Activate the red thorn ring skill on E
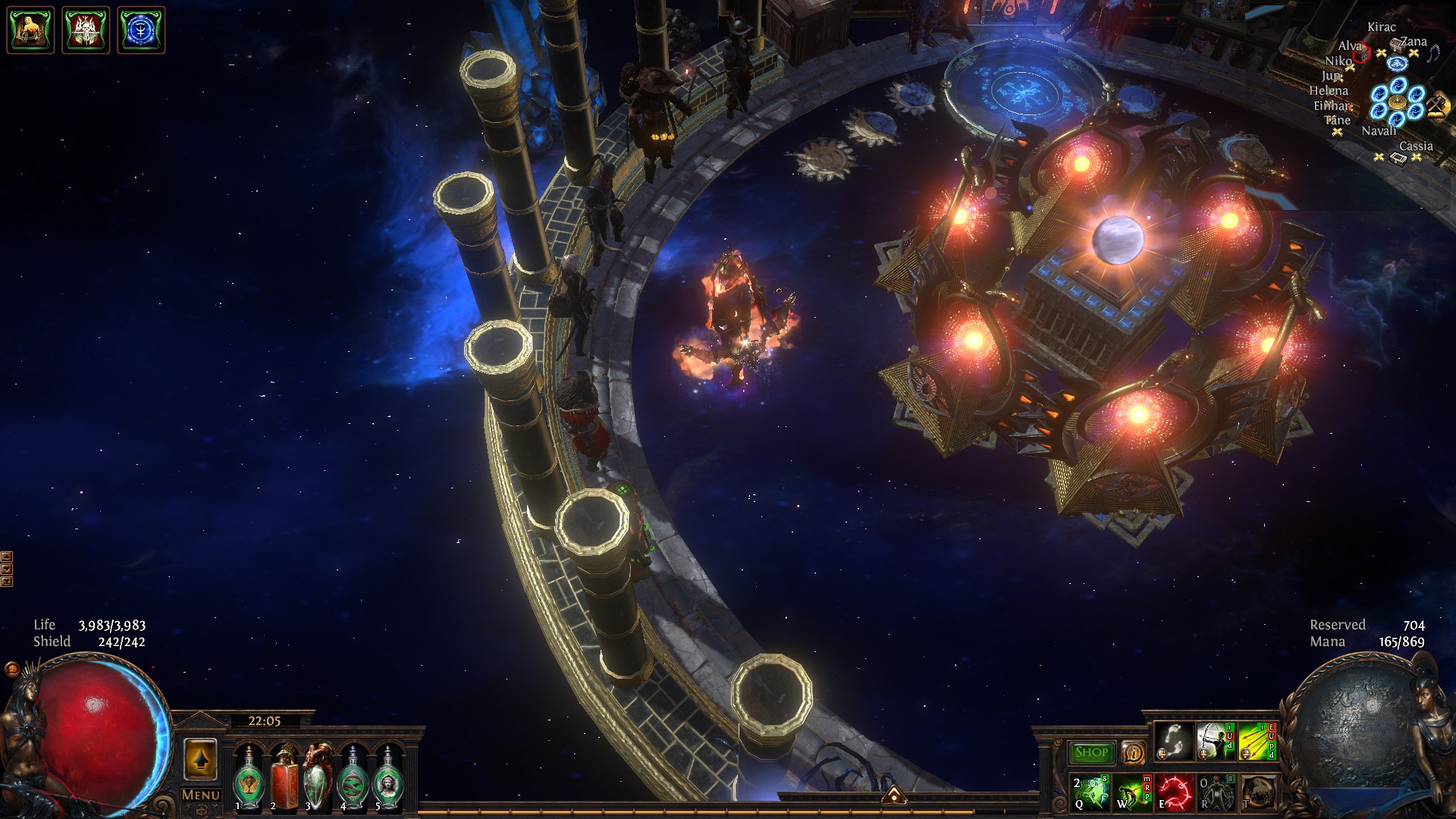1456x819 pixels. pos(1174,792)
